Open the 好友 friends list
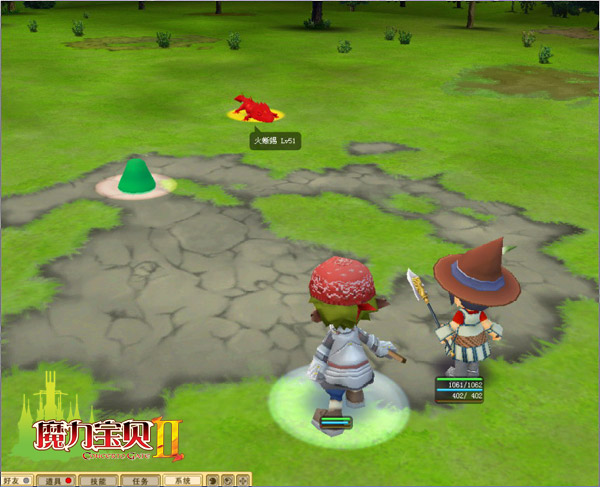 click(x=12, y=481)
